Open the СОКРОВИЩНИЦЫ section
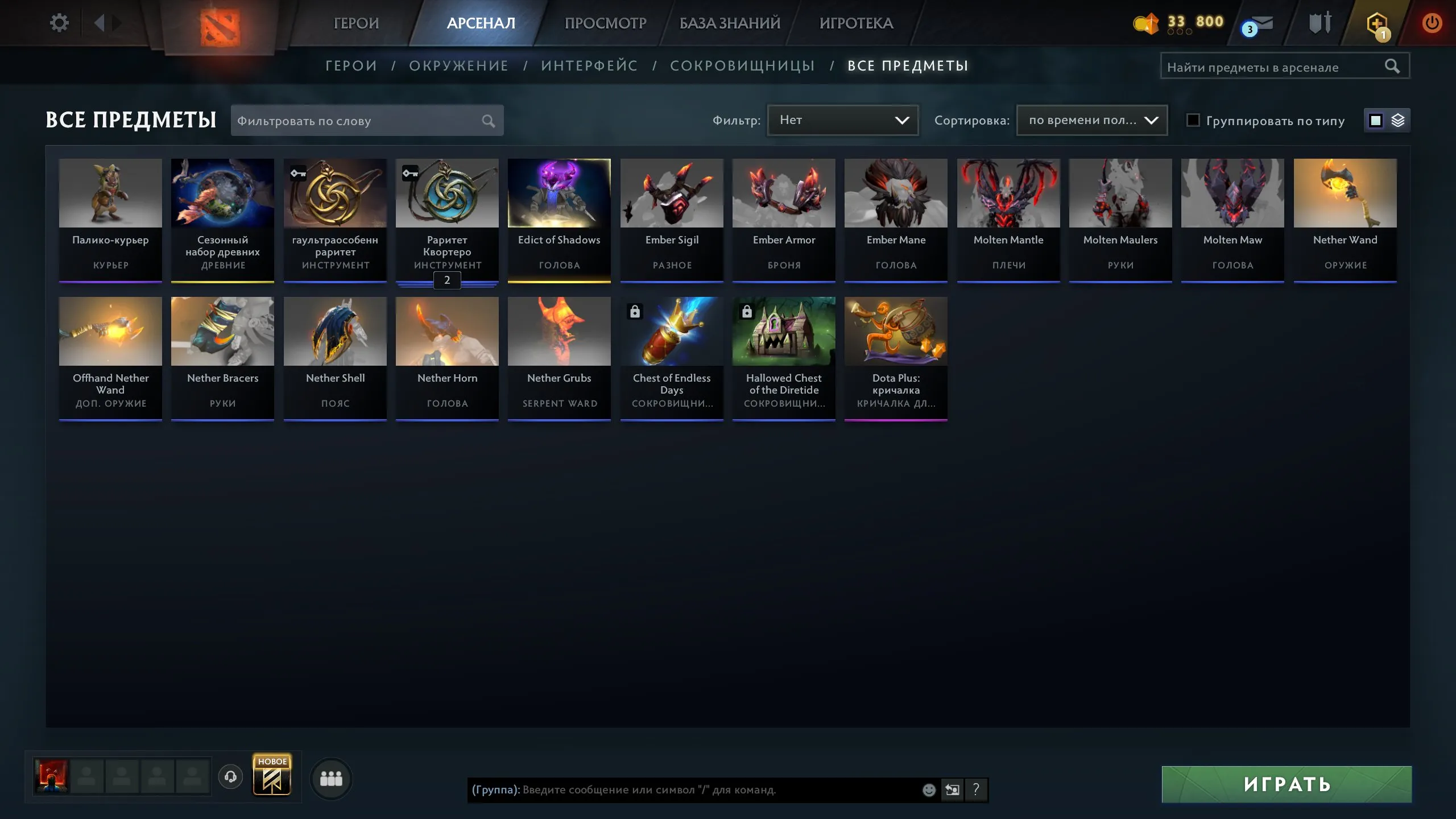Image resolution: width=1456 pixels, height=819 pixels. (x=743, y=65)
